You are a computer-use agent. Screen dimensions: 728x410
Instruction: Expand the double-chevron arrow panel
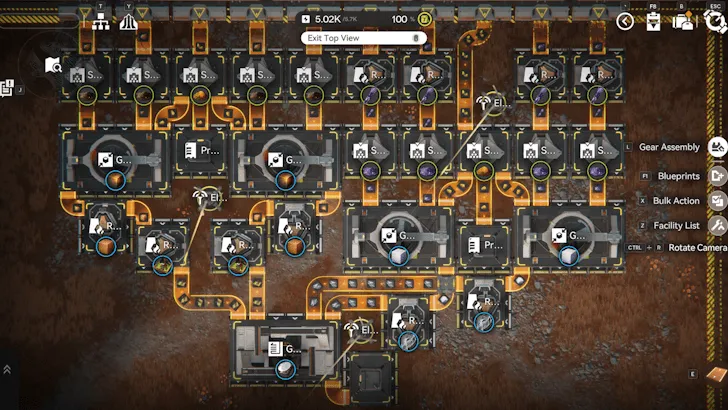7,369
